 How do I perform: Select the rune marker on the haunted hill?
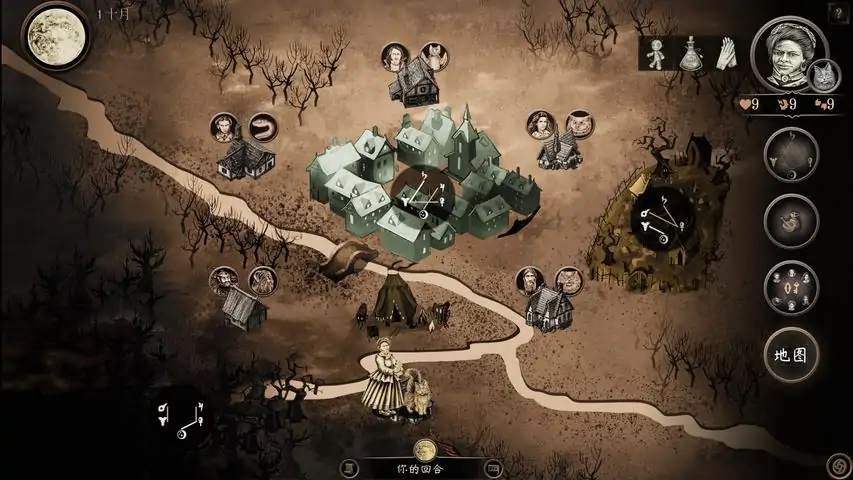pos(662,222)
